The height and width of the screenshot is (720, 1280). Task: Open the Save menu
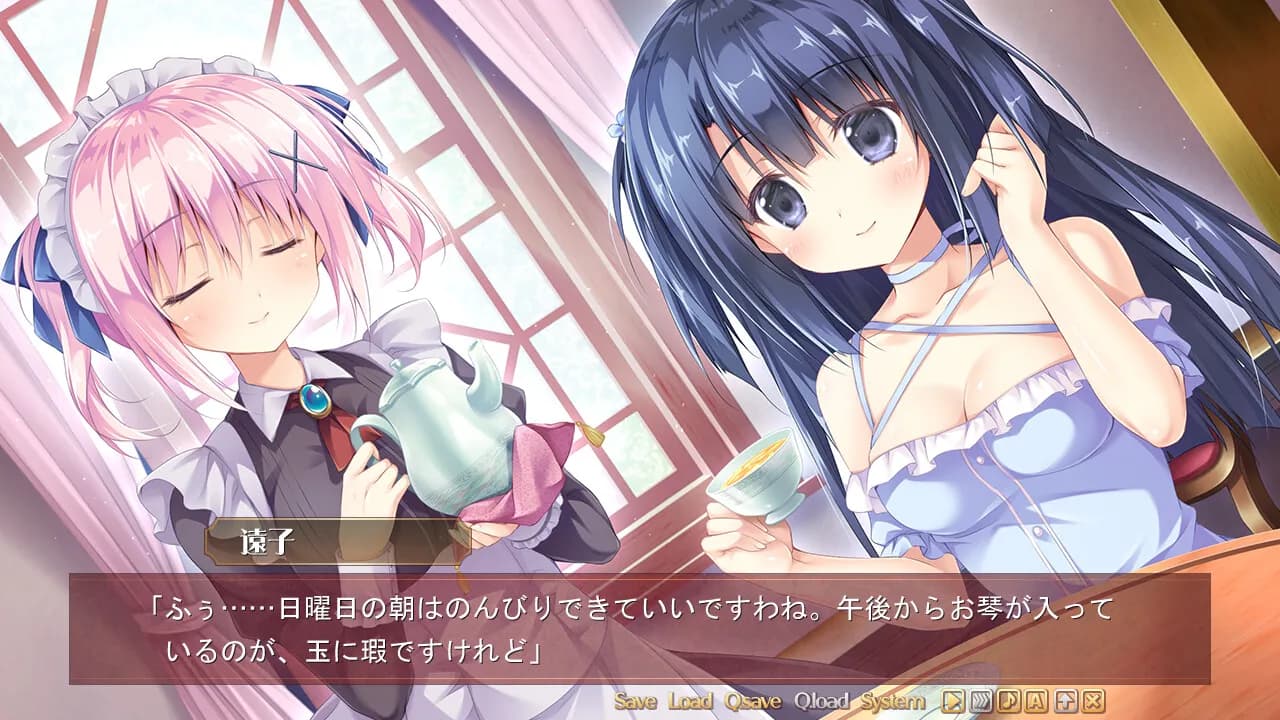click(635, 701)
